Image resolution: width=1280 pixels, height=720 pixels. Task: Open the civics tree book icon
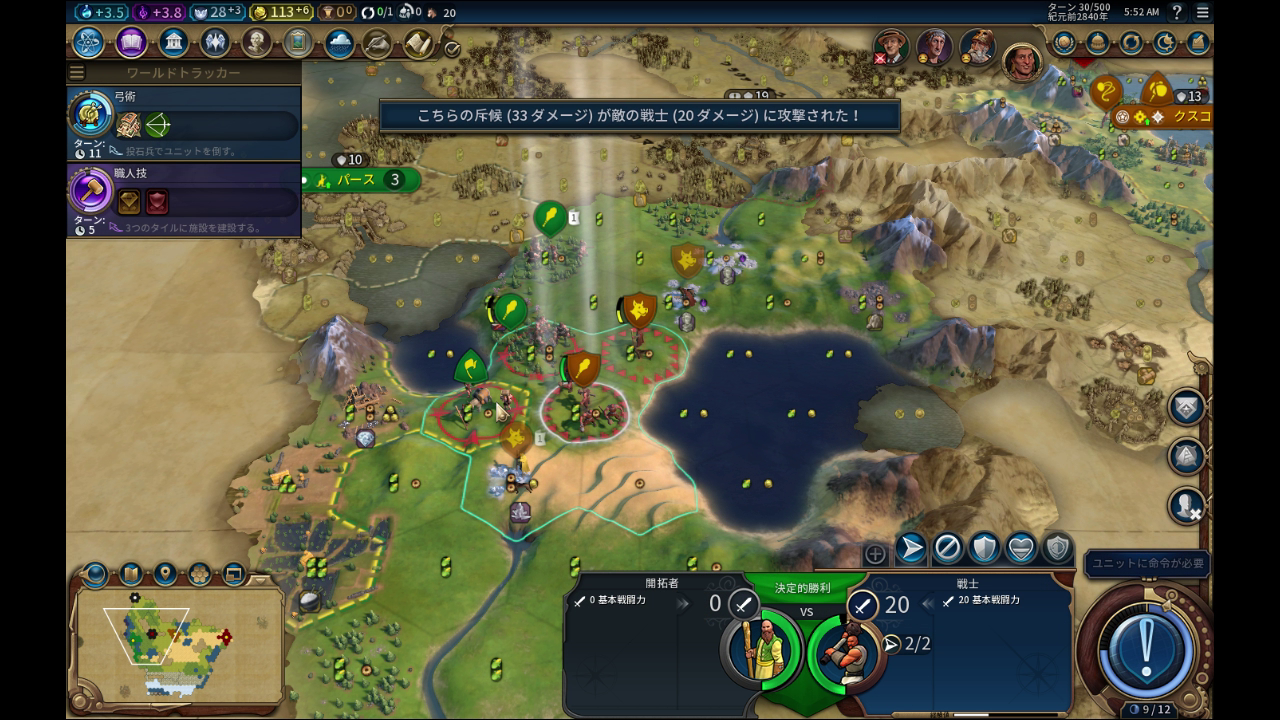tap(131, 43)
